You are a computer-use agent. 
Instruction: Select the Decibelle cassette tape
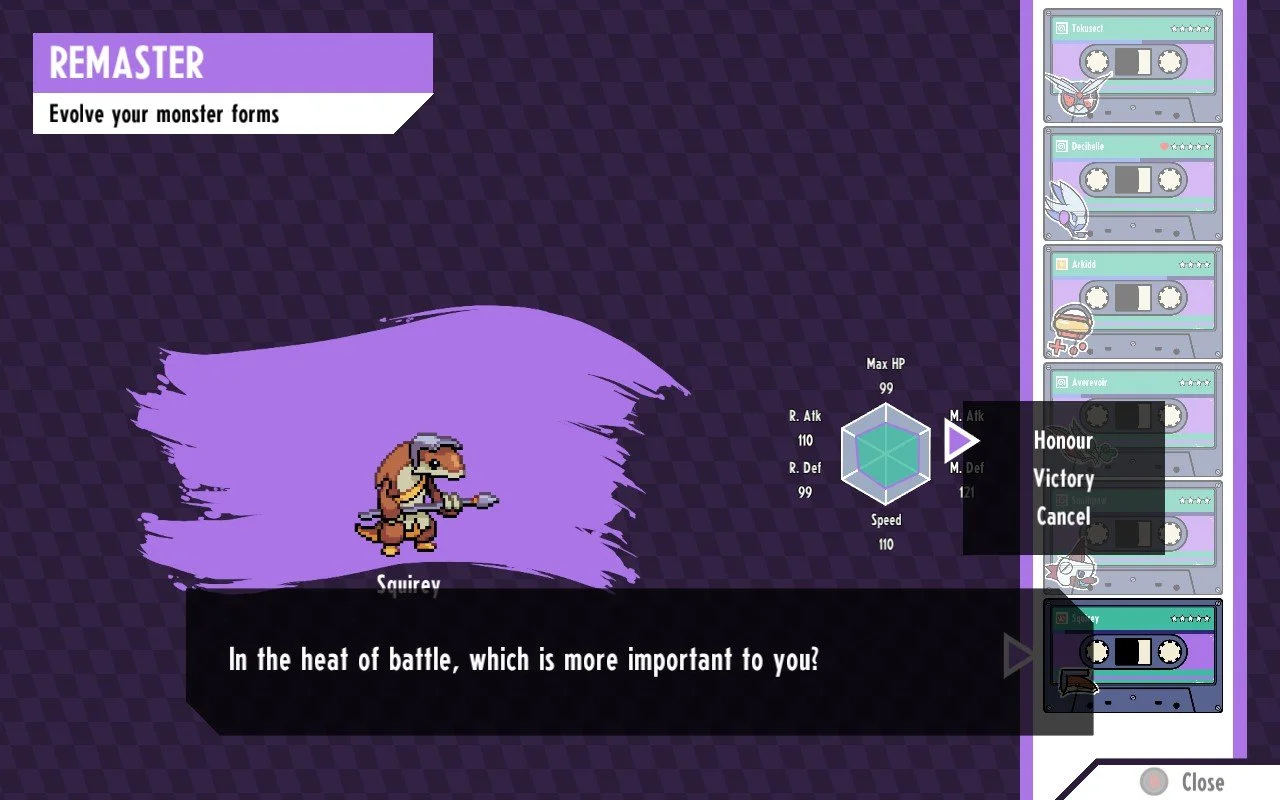pos(1132,183)
